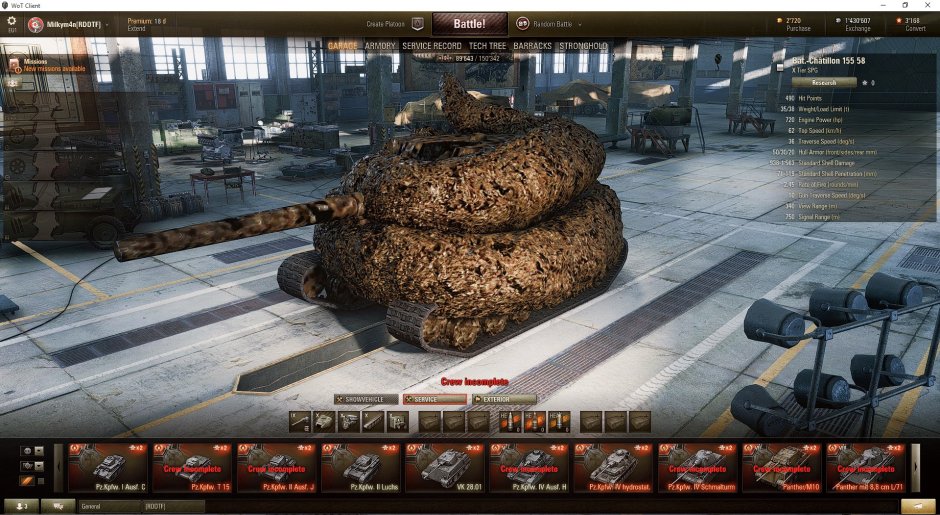Go to the Tech Tree tab
Image resolution: width=940 pixels, height=515 pixels.
pos(487,46)
